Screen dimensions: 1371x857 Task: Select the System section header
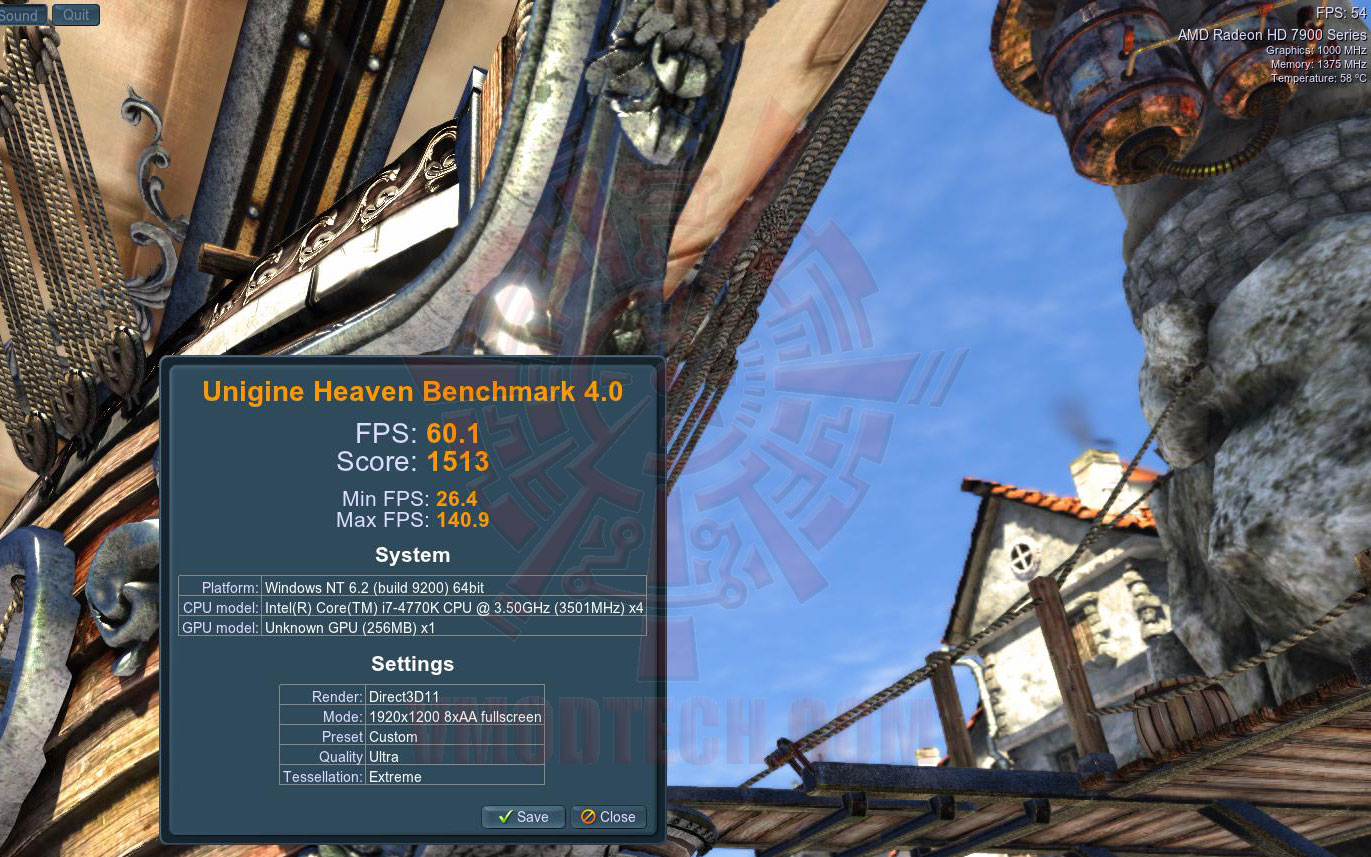(413, 555)
